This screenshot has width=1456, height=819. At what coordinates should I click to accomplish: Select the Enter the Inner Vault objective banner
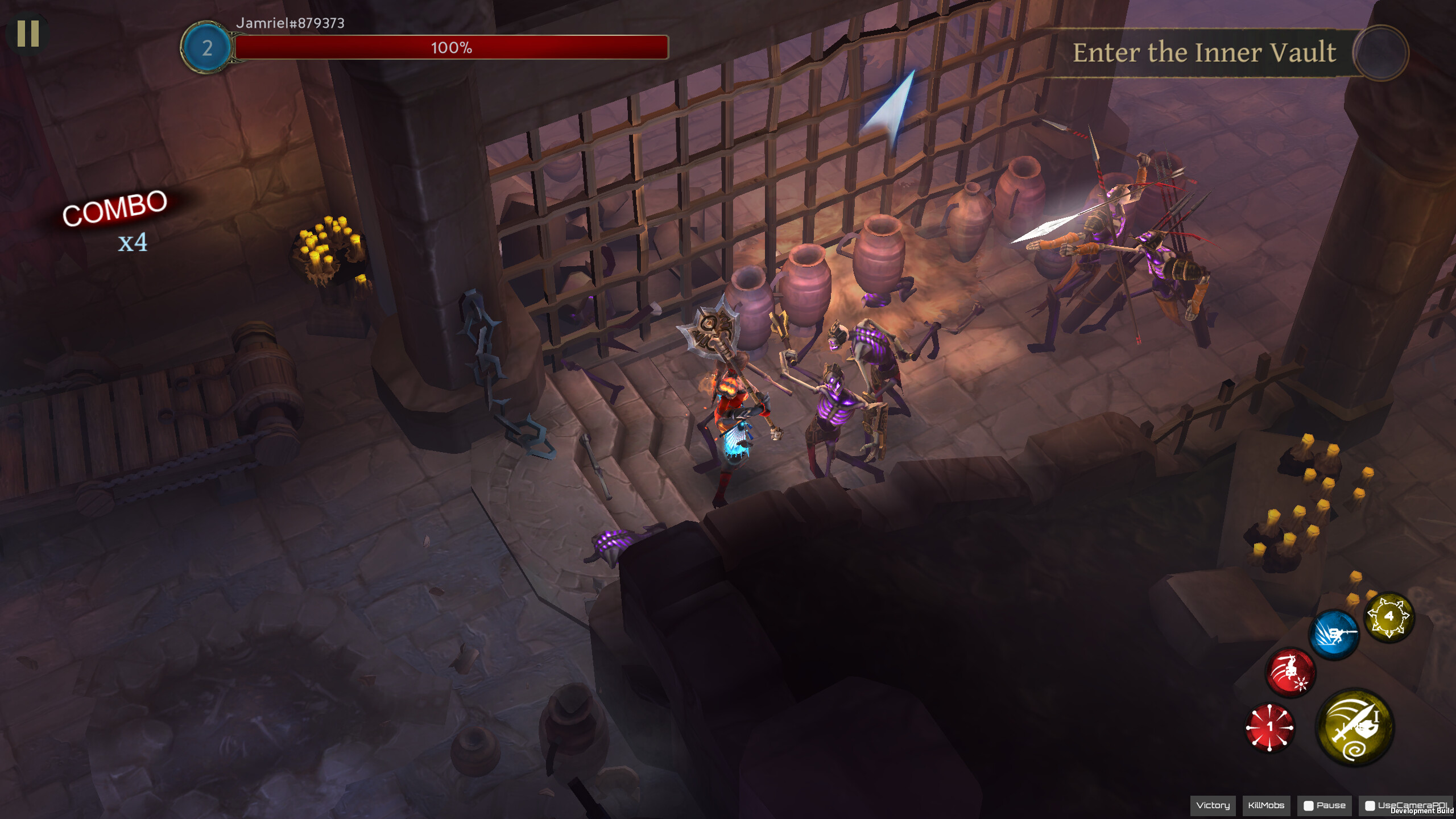click(x=1204, y=53)
